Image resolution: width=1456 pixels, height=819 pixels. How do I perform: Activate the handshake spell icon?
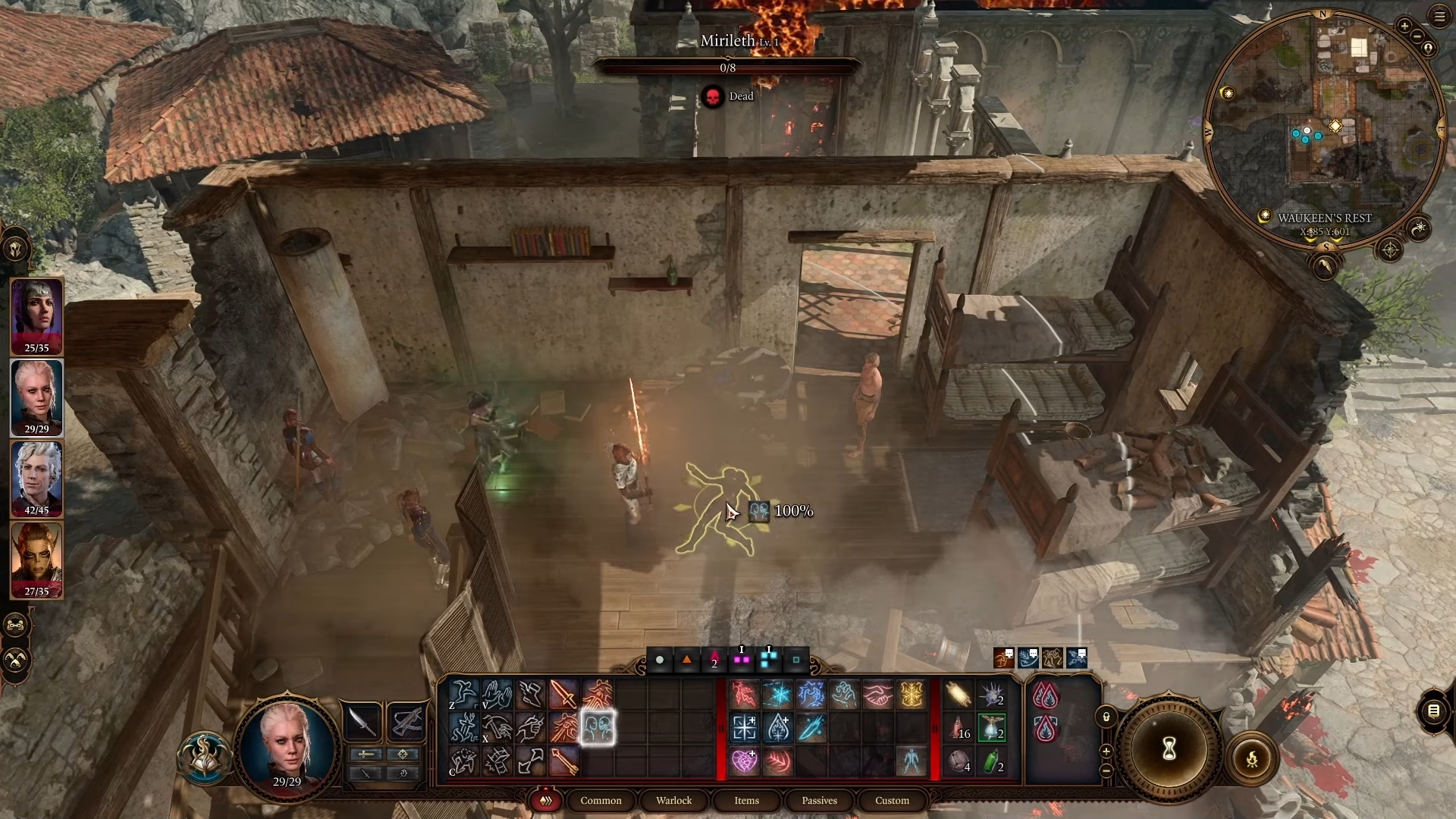coord(877,695)
